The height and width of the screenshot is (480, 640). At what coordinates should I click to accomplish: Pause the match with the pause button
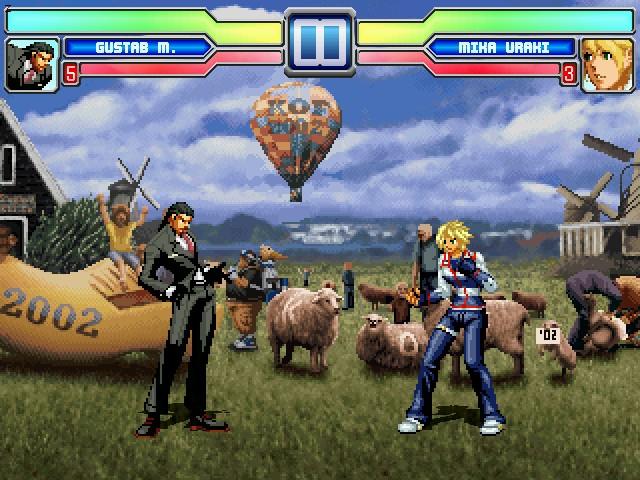(x=320, y=43)
